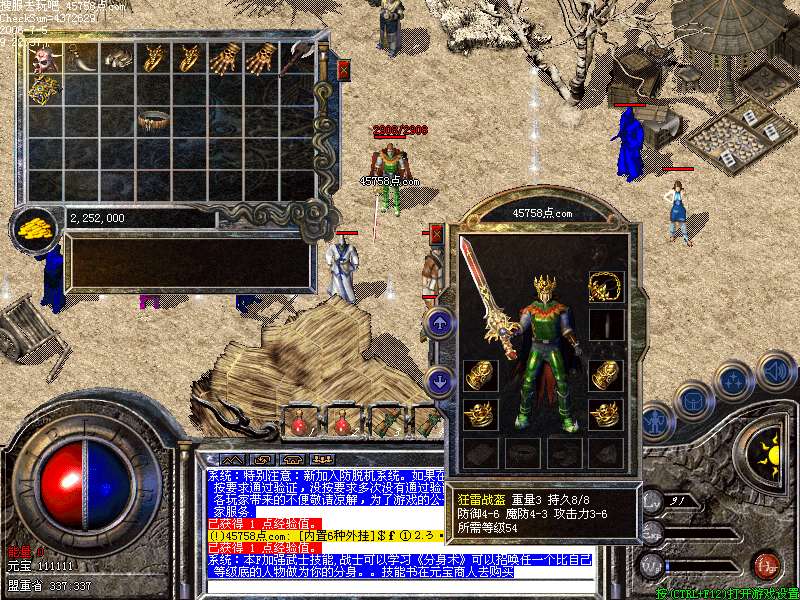
Task: Flip equipment panel page with down arrow
Action: [x=441, y=380]
